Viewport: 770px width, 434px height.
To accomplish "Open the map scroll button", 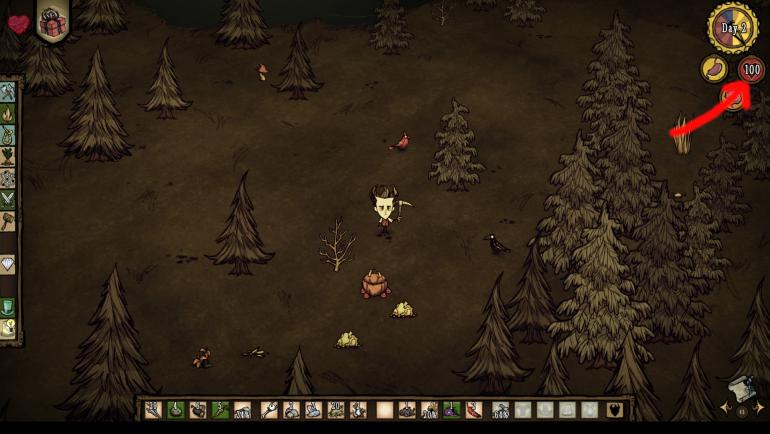I will coord(739,388).
